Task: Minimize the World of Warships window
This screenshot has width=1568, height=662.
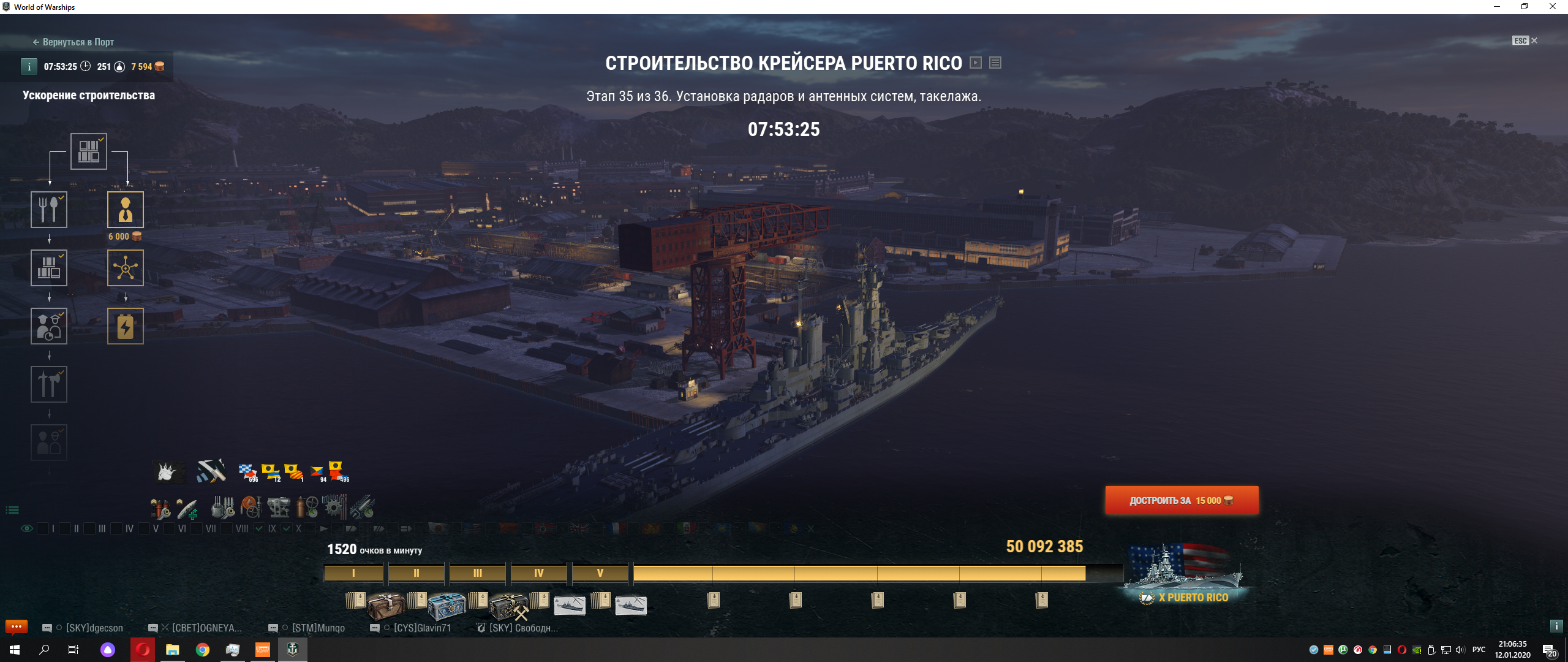Action: [1496, 7]
